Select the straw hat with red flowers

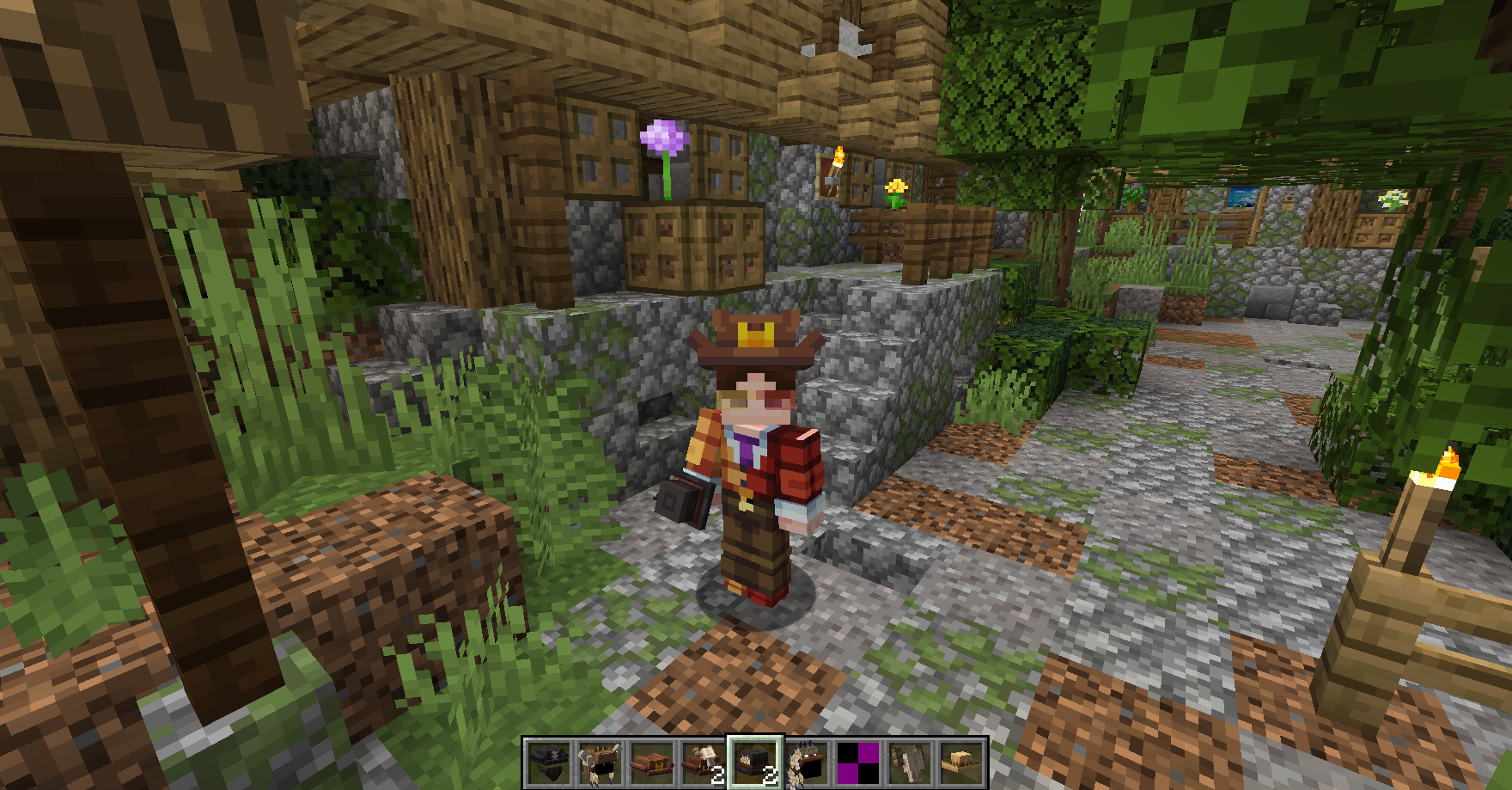(961, 762)
